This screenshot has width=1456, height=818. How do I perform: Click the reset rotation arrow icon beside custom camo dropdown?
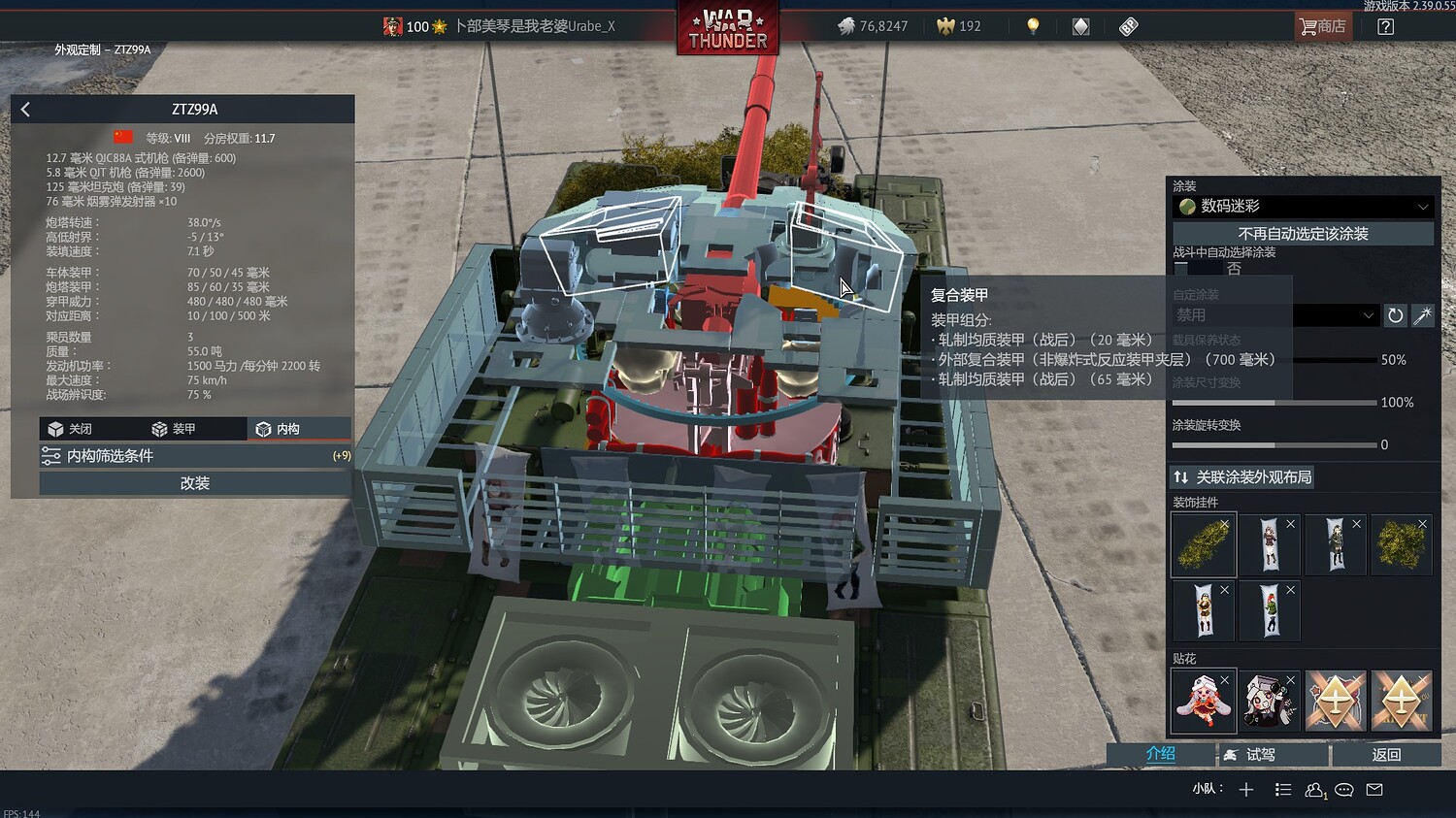1396,315
